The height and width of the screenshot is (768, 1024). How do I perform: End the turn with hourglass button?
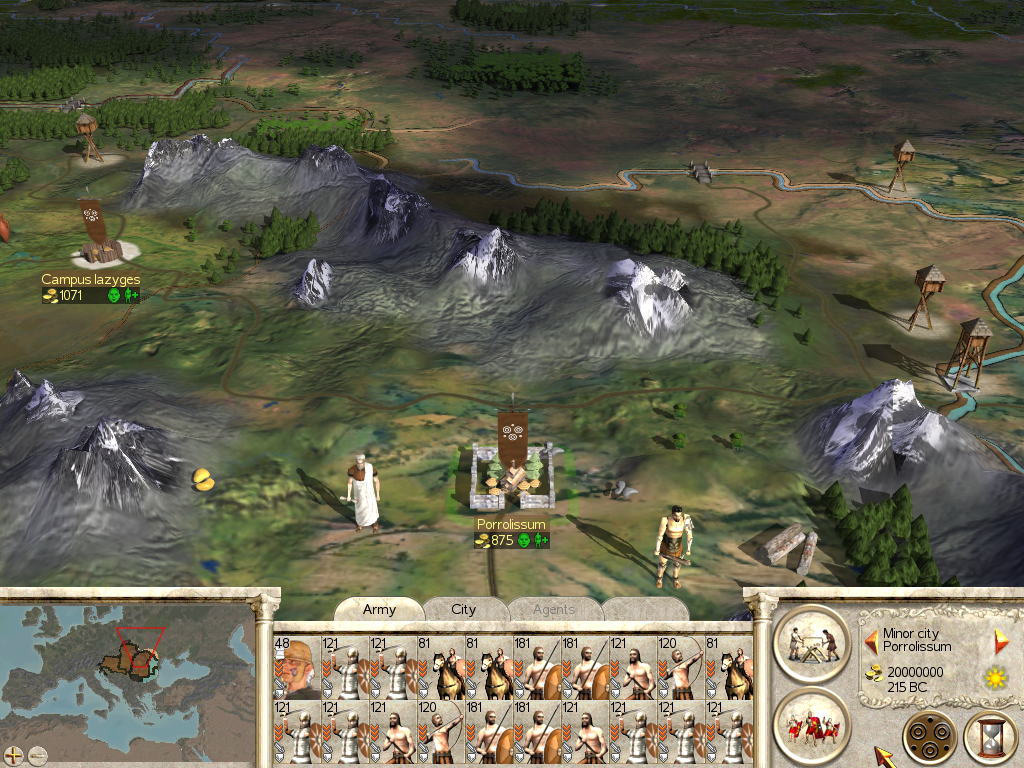pos(989,738)
